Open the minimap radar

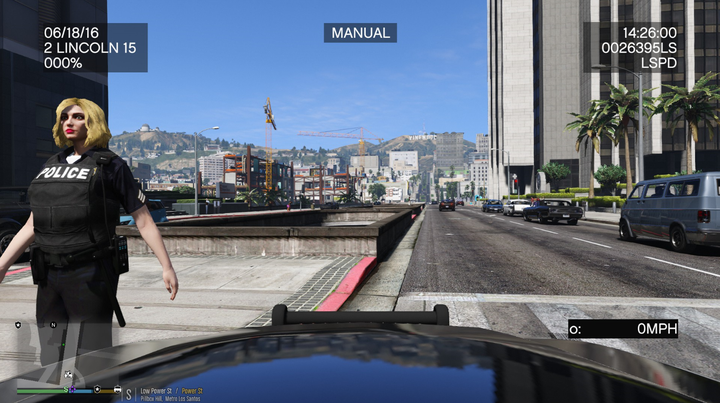60,350
